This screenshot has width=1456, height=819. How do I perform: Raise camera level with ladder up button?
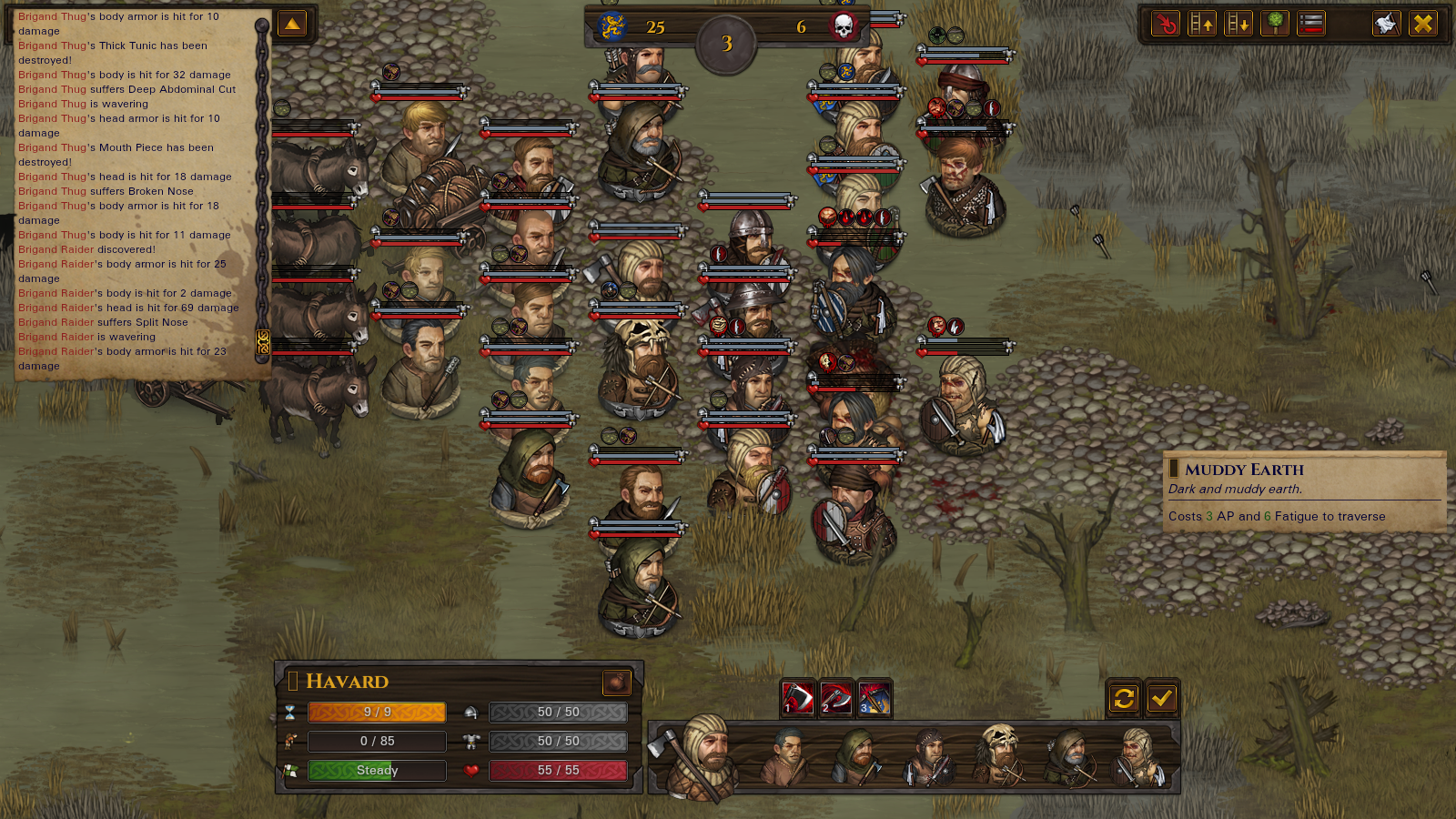[1202, 24]
